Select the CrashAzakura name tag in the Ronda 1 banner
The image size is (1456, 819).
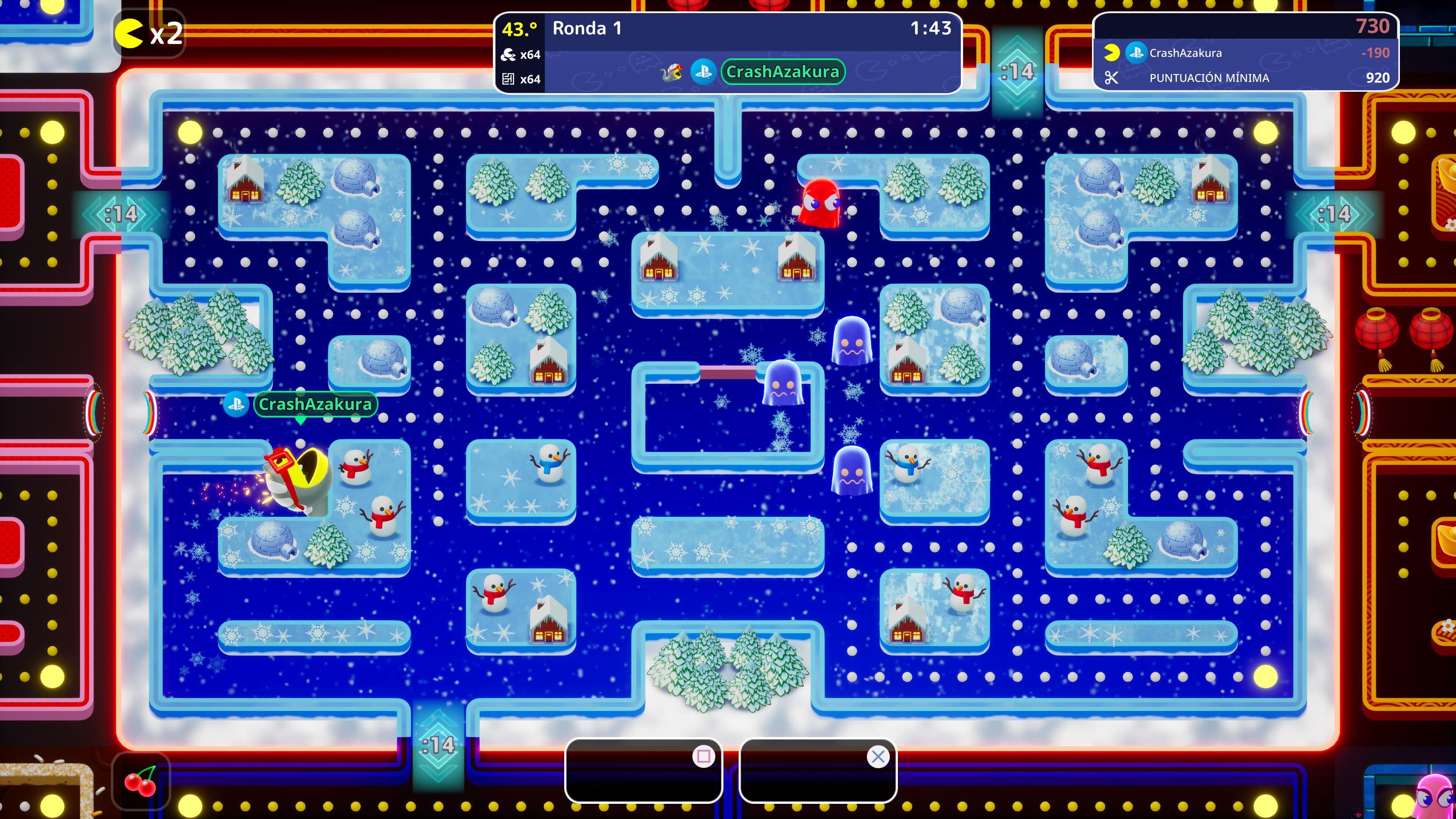pos(782,72)
